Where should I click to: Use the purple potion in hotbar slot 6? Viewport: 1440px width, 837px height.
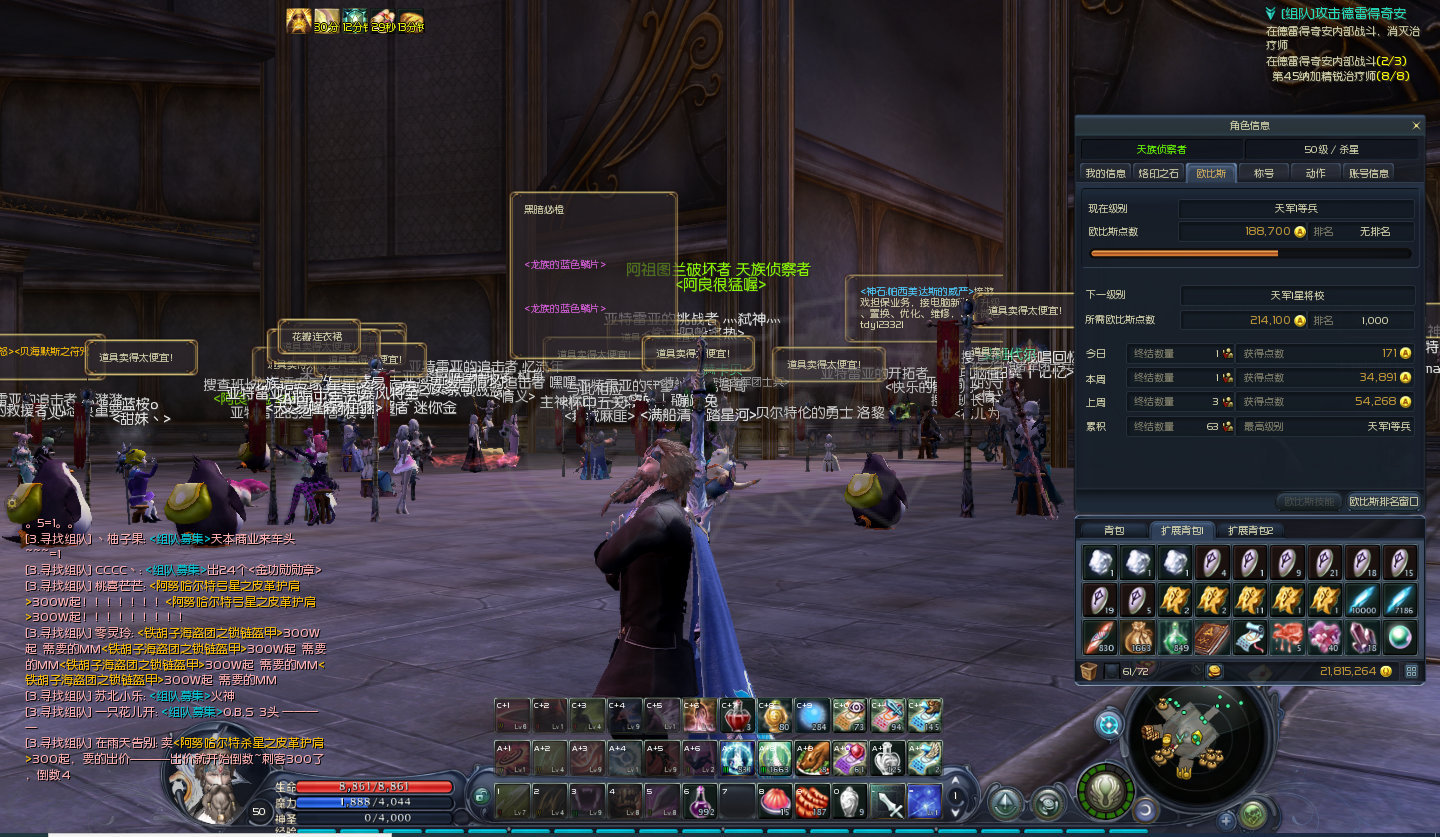point(700,802)
